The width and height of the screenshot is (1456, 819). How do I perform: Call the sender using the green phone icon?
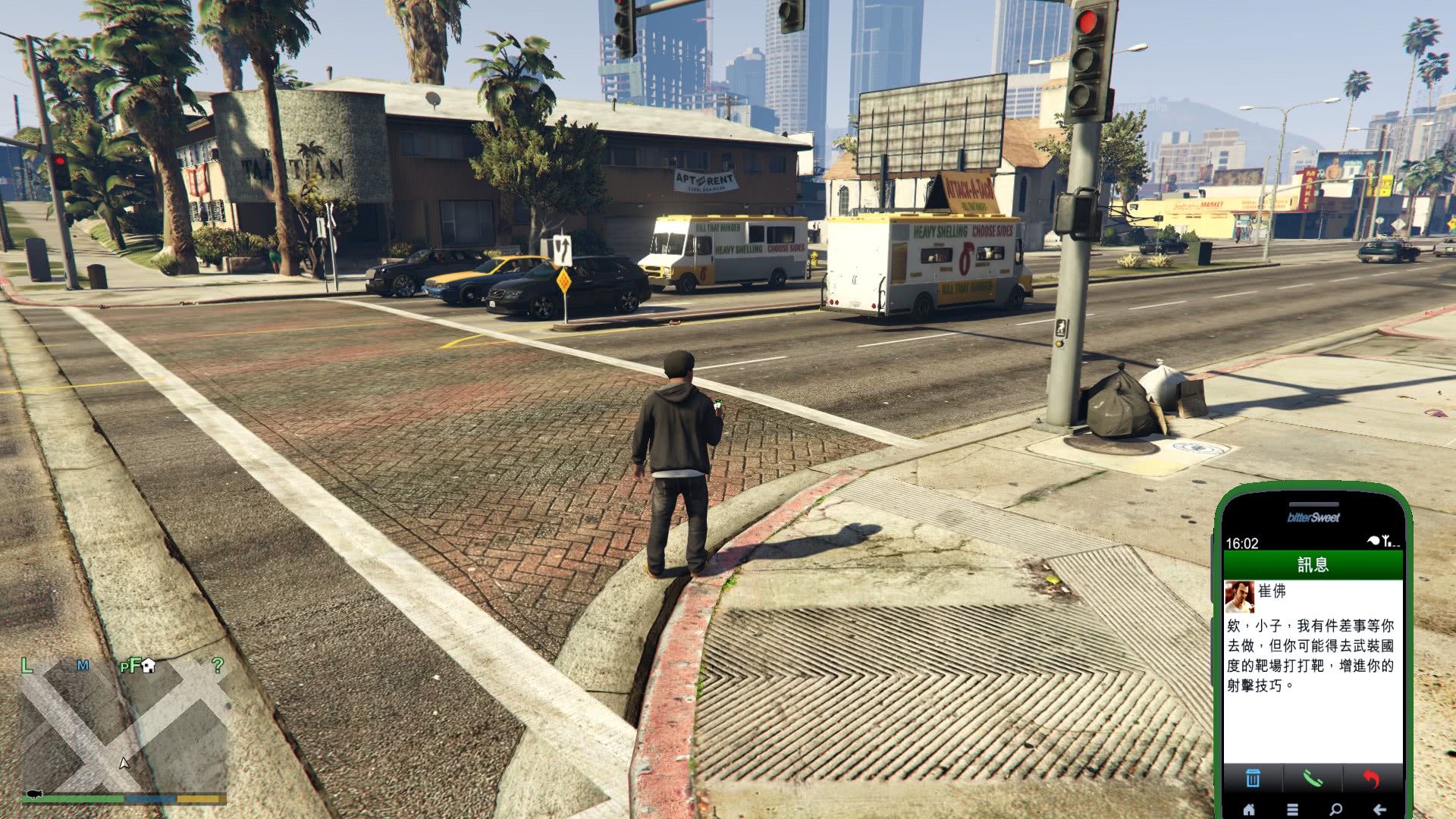tap(1313, 778)
